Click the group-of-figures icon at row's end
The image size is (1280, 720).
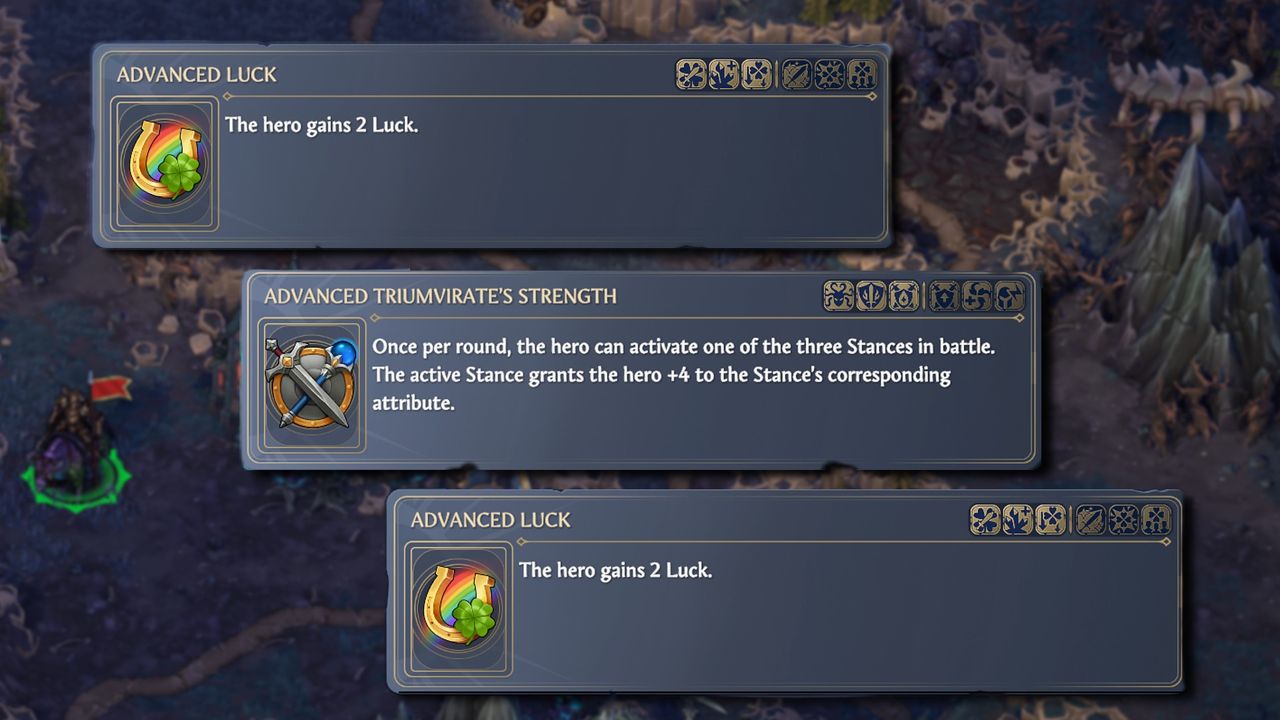(x=861, y=75)
